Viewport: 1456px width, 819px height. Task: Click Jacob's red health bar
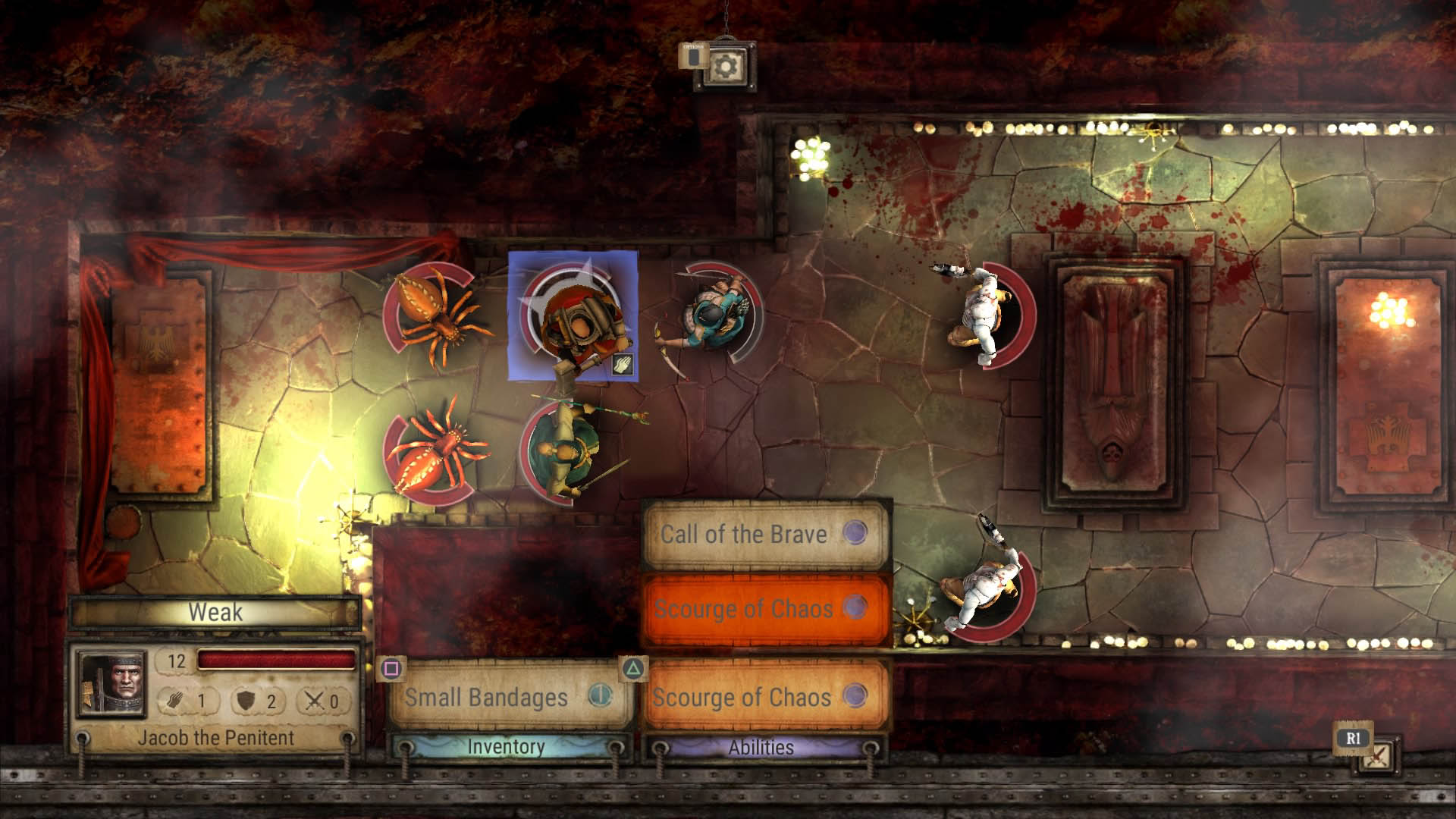pyautogui.click(x=277, y=660)
